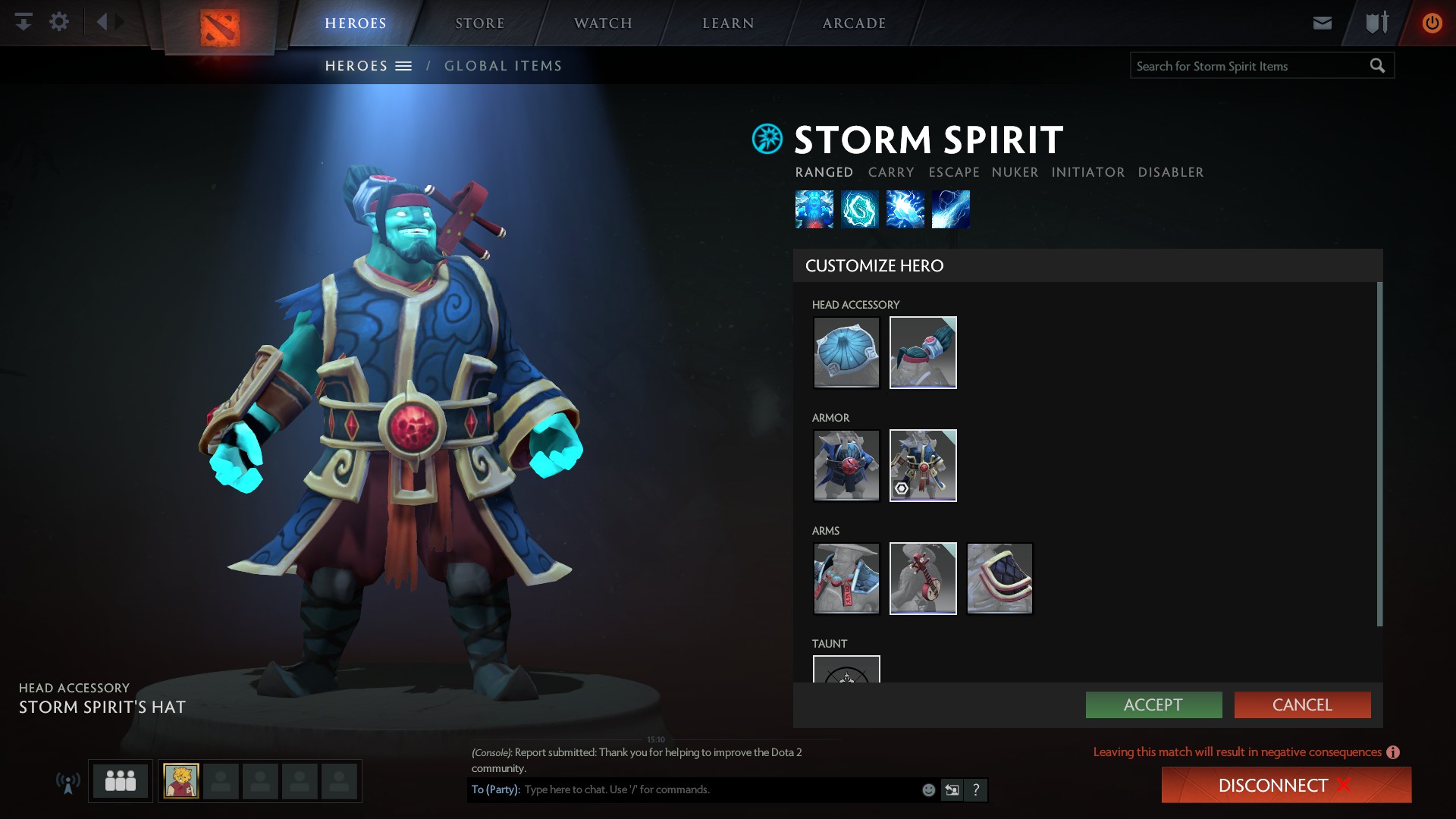
Task: Open the Heroes breadcrumb hamburger menu
Action: [405, 65]
